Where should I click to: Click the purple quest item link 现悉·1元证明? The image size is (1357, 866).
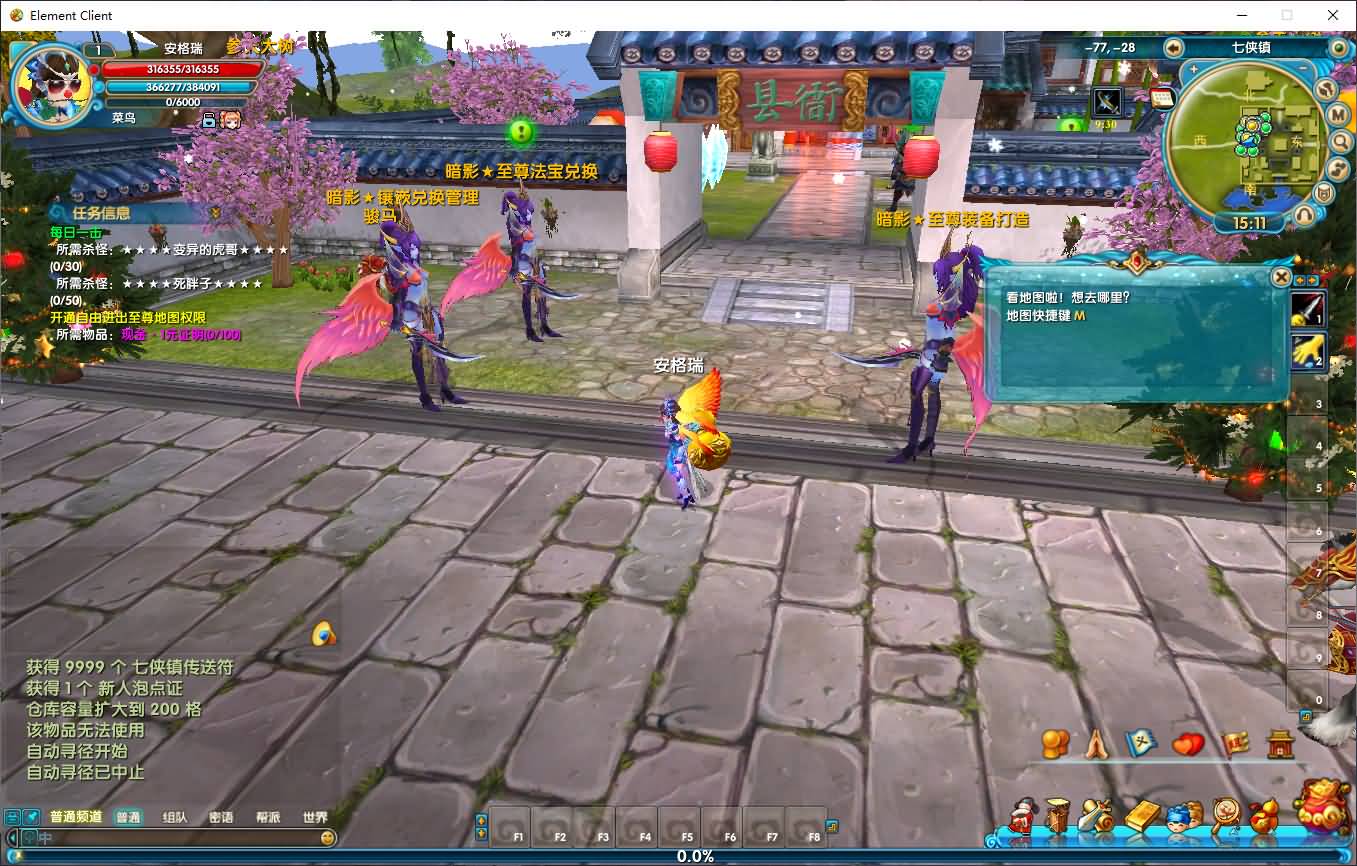178,334
